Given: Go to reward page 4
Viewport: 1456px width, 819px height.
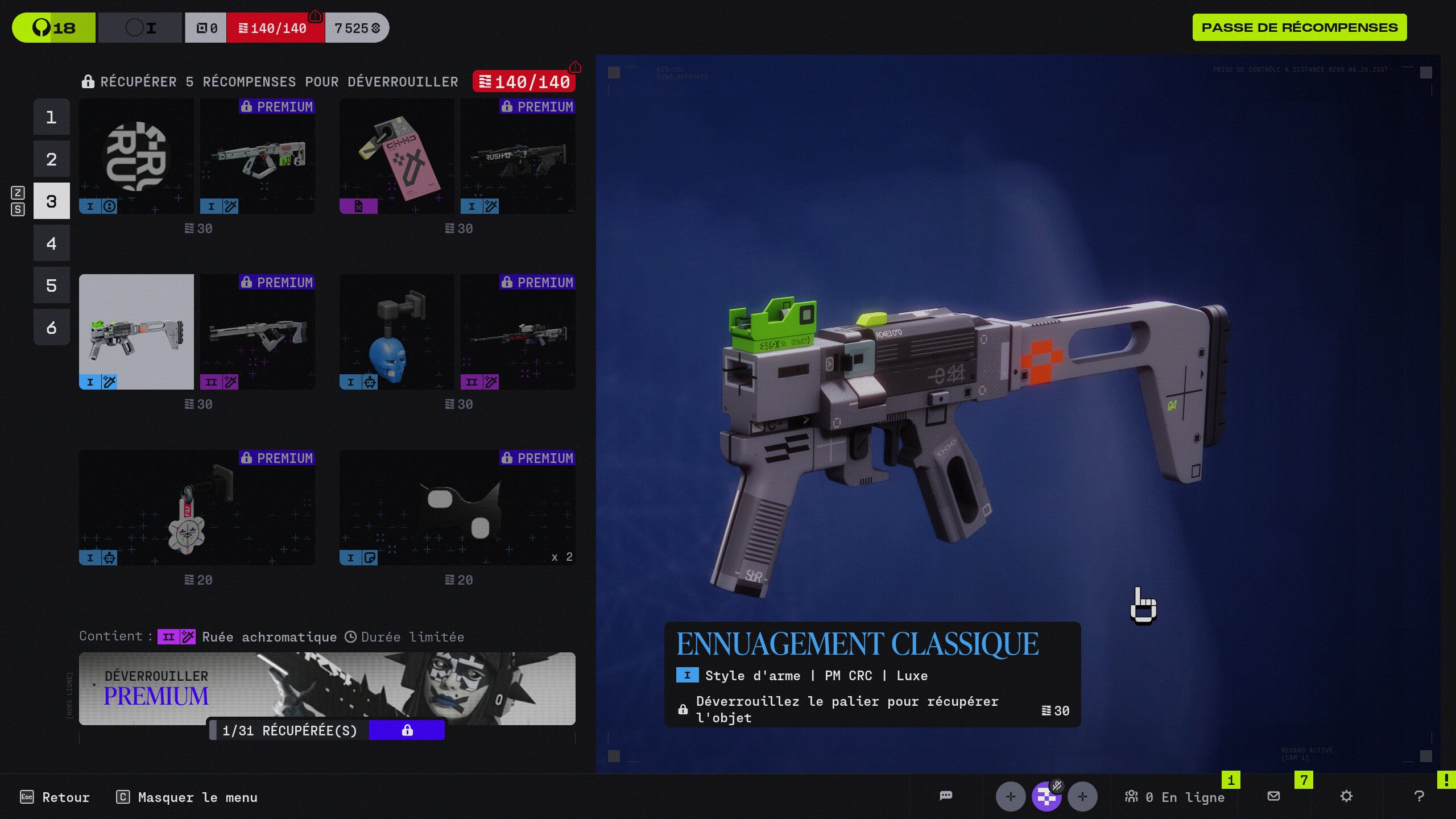Looking at the screenshot, I should click(51, 243).
